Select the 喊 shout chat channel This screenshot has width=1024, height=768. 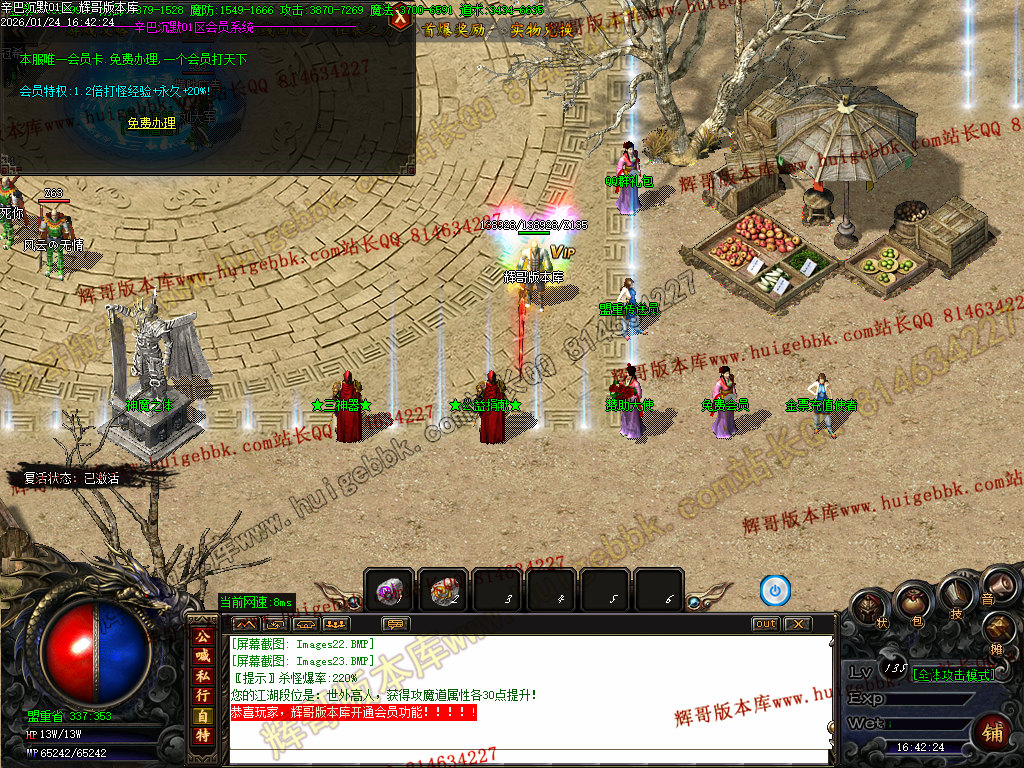tap(202, 657)
